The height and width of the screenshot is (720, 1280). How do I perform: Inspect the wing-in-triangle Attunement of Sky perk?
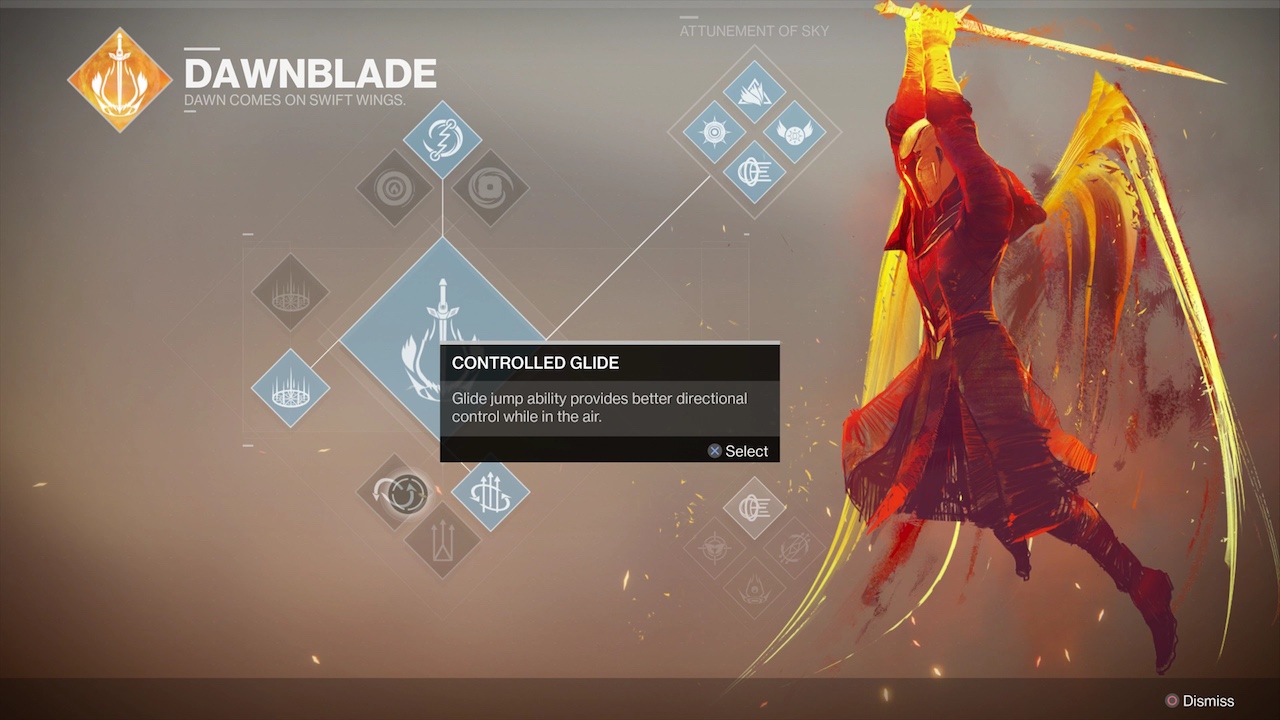(754, 92)
